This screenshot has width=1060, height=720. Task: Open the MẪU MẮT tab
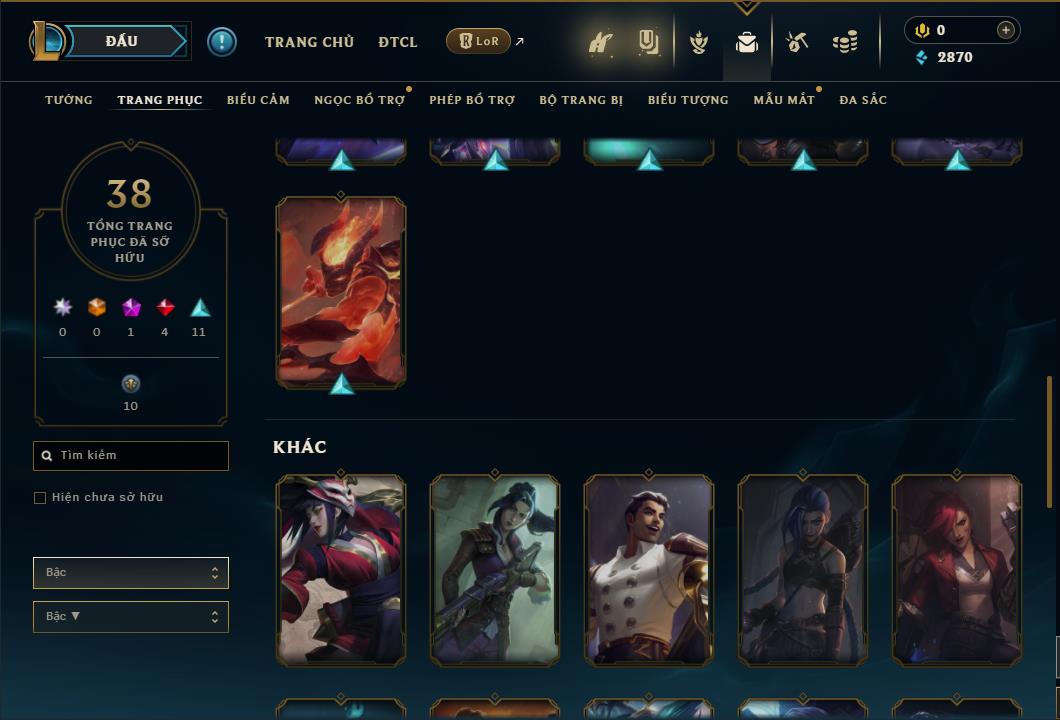[x=783, y=100]
